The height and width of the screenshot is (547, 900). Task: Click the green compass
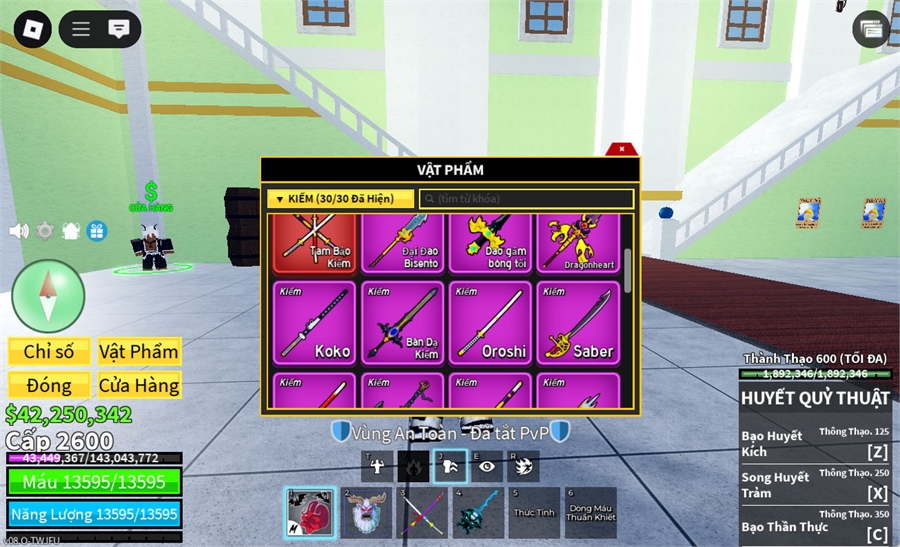click(48, 296)
